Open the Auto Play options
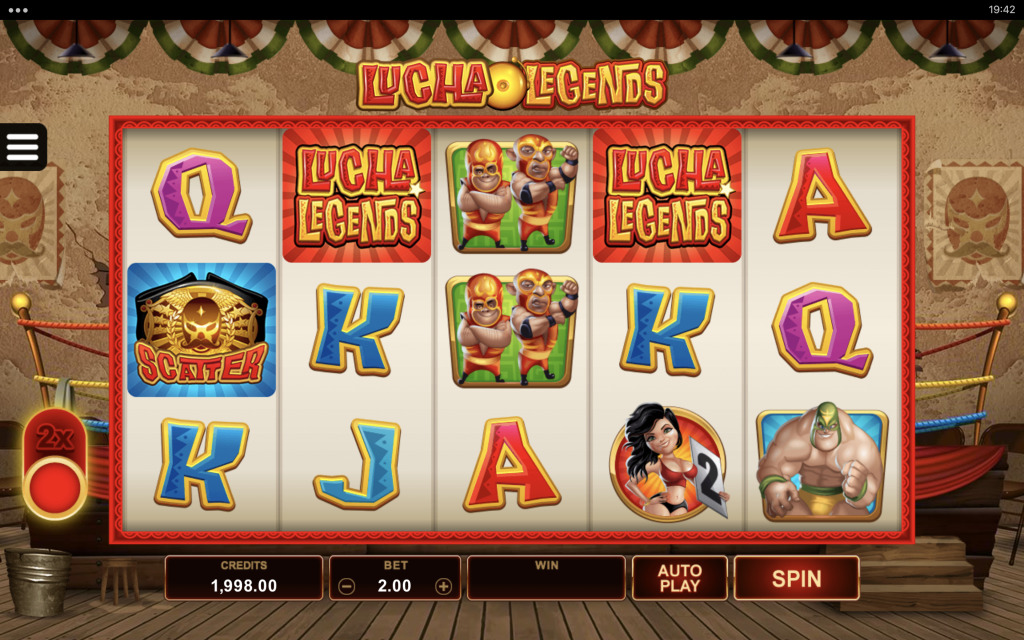 click(679, 578)
